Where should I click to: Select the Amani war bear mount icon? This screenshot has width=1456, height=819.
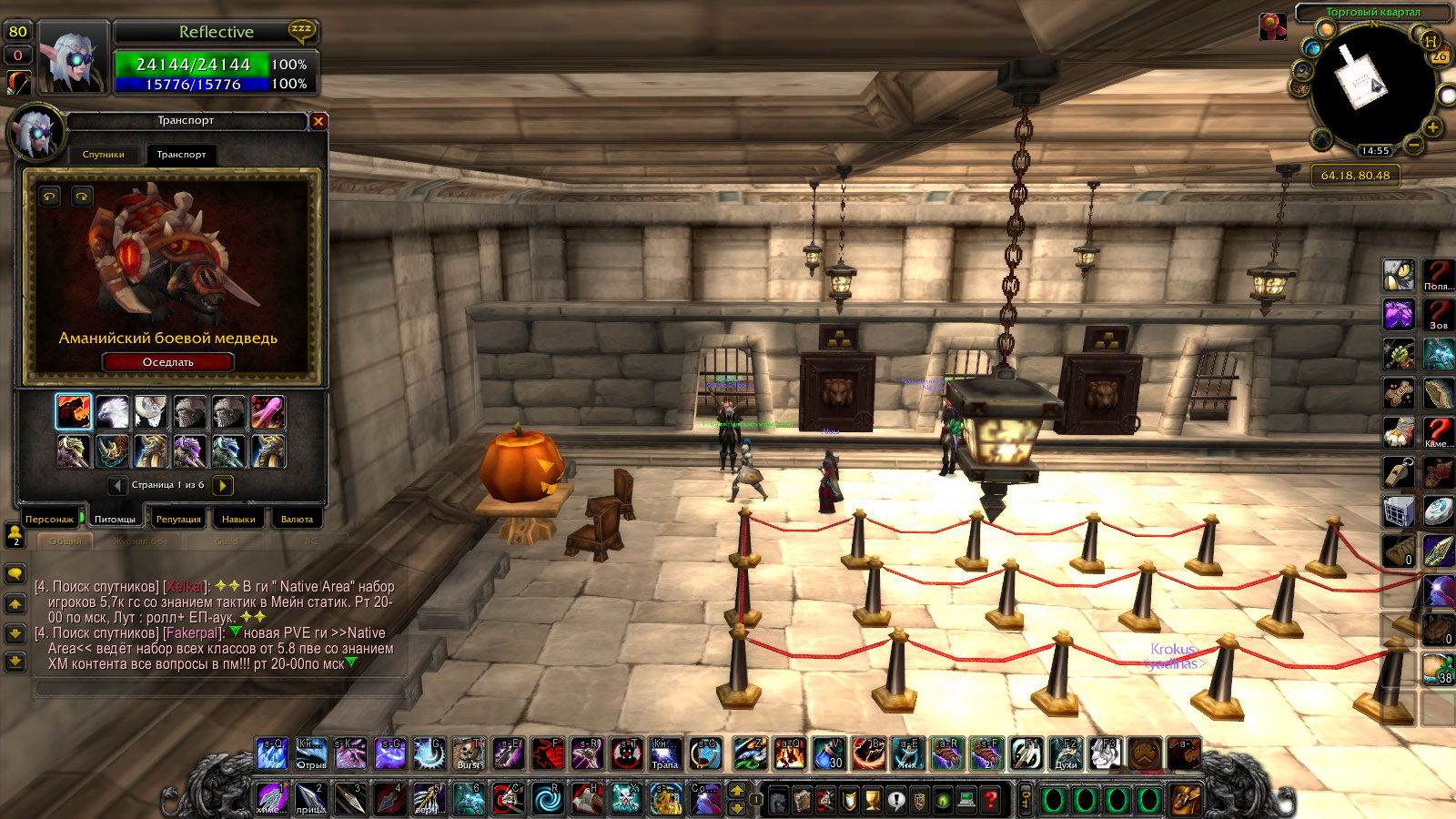[x=74, y=412]
